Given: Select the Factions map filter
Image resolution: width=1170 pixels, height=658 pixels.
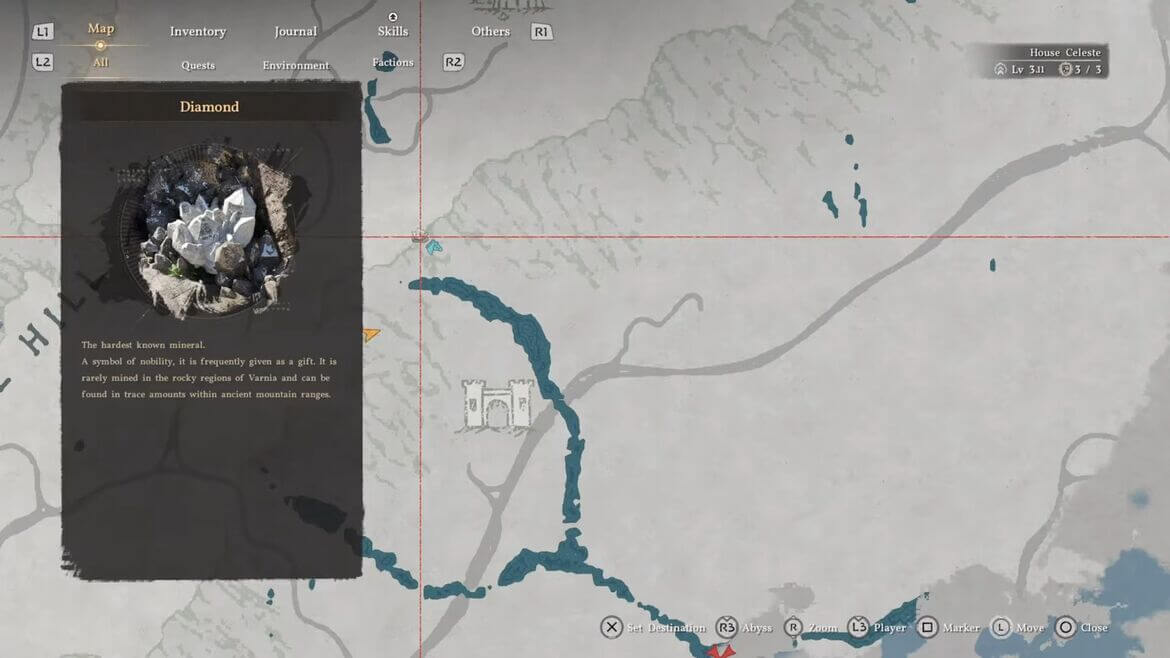Looking at the screenshot, I should tap(393, 63).
